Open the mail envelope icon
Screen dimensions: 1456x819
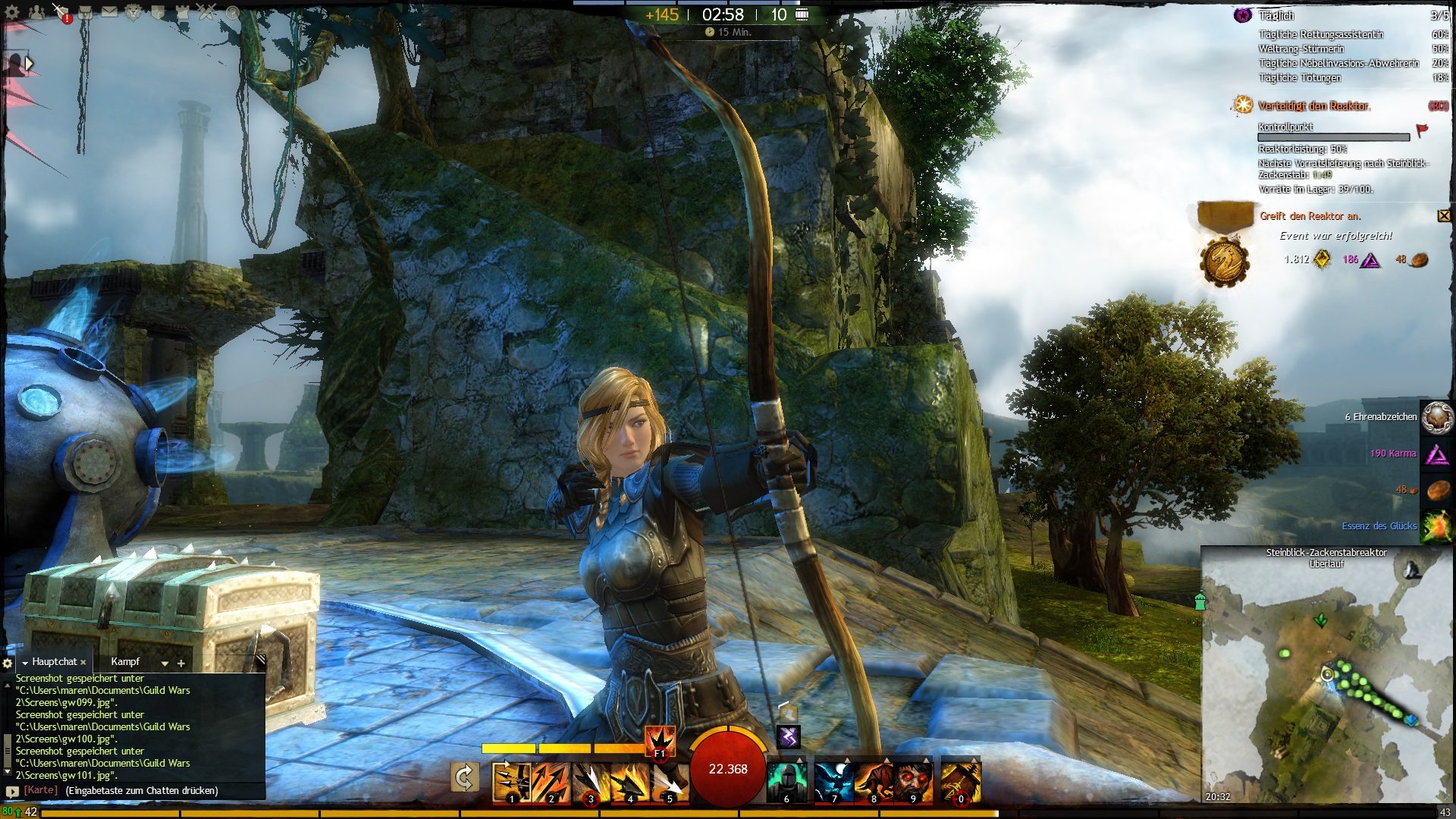point(109,12)
